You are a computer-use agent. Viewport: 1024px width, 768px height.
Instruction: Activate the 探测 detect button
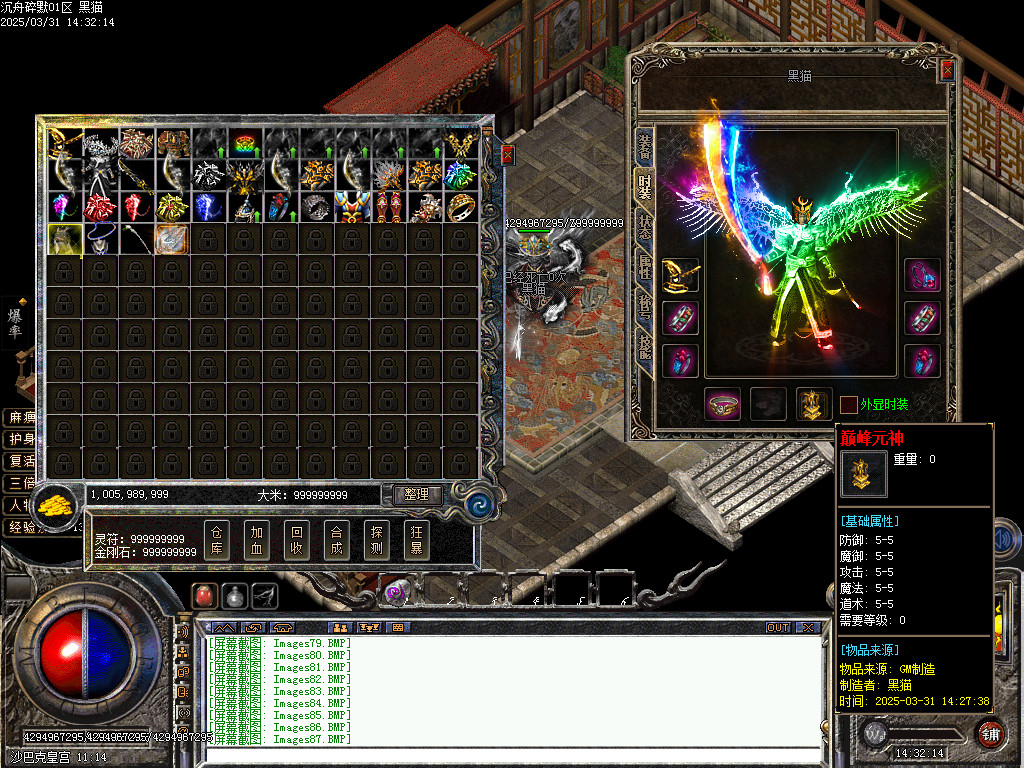(x=377, y=540)
